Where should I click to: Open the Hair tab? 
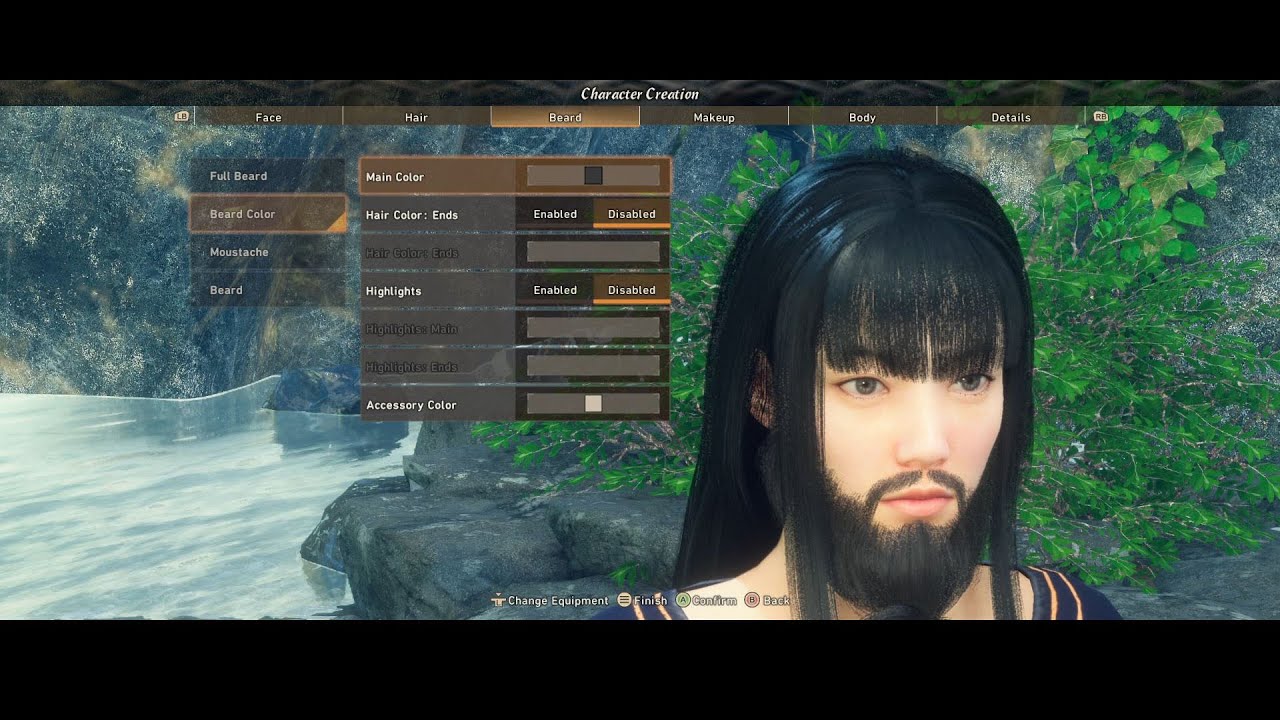[416, 117]
